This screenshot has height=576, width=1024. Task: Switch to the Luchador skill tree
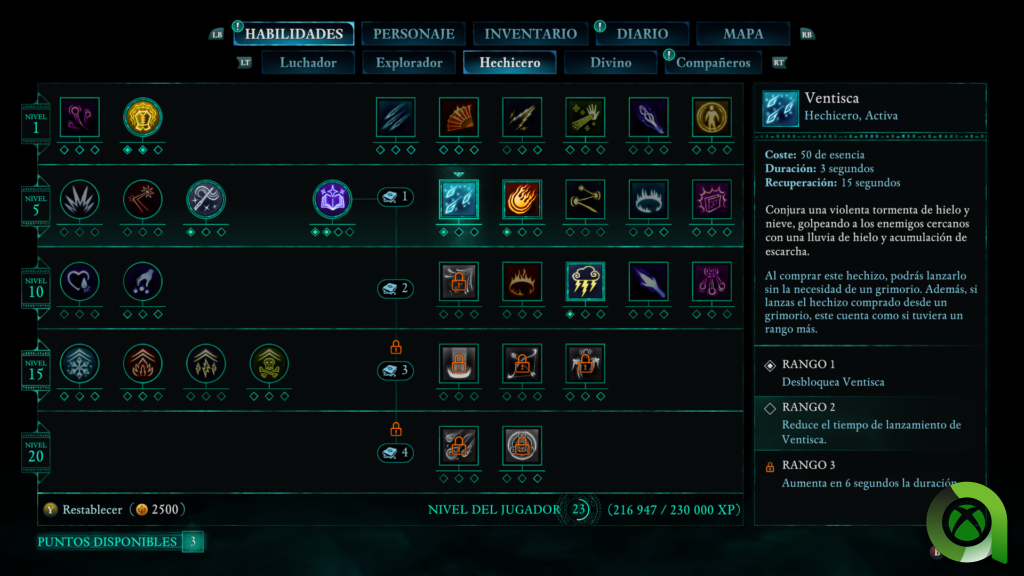pyautogui.click(x=308, y=63)
